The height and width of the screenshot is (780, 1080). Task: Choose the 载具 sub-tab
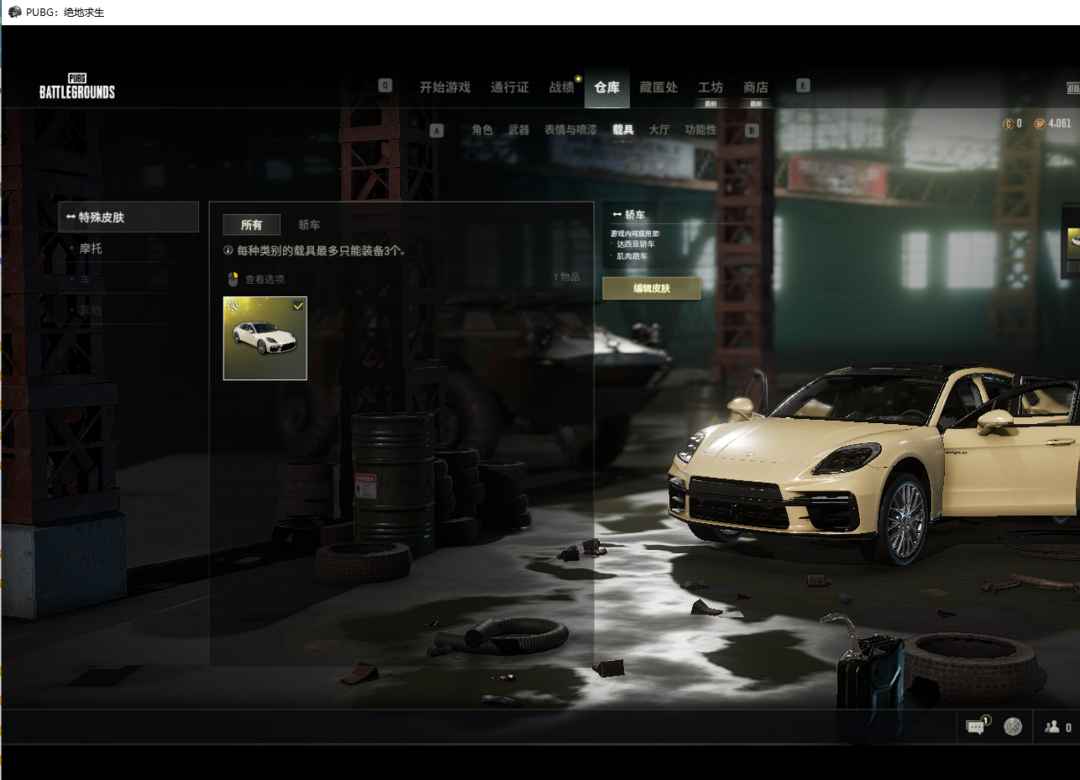623,130
